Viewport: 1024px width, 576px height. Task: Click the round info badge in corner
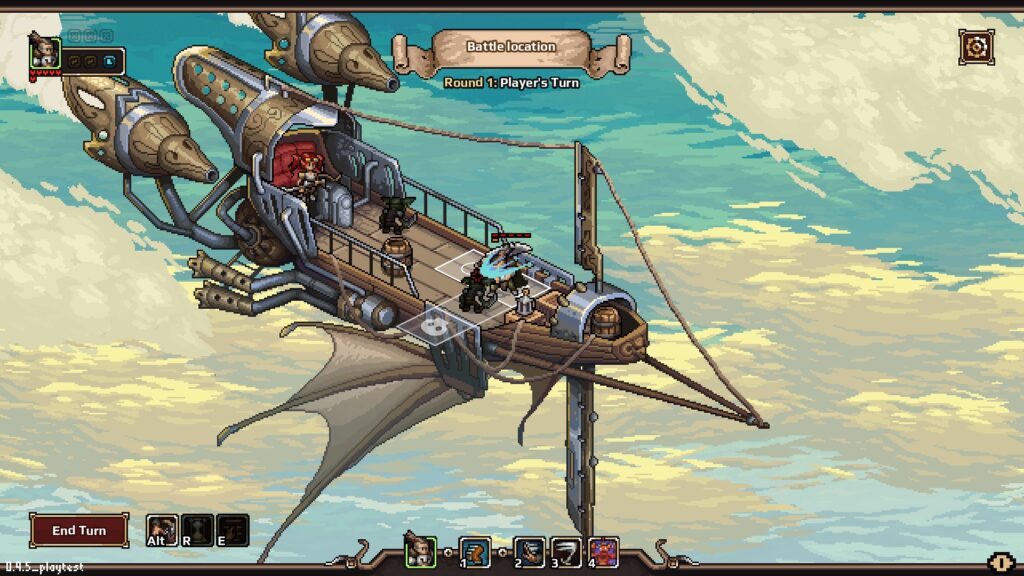[x=999, y=564]
